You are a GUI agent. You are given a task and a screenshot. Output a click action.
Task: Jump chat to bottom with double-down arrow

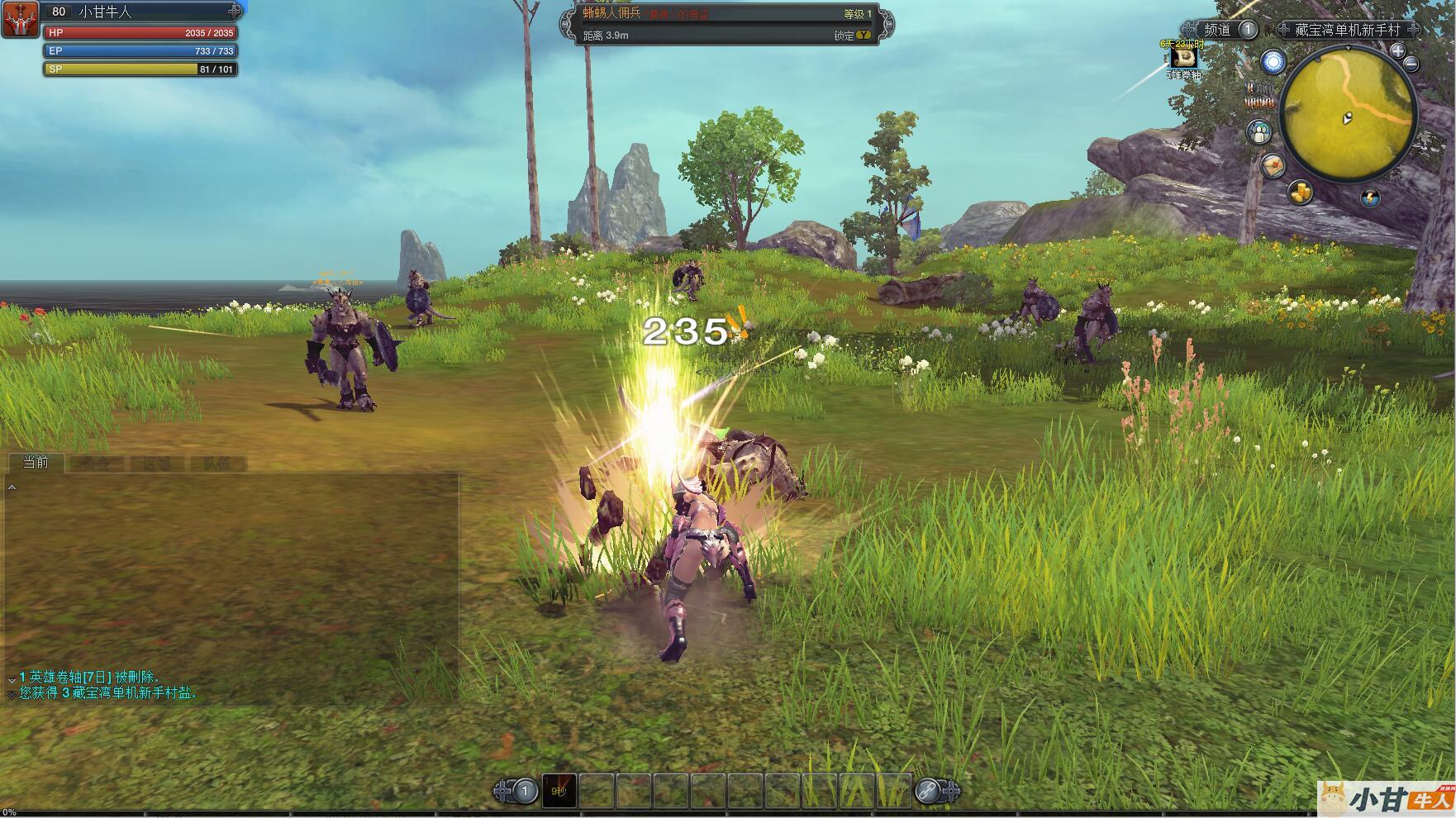point(11,694)
